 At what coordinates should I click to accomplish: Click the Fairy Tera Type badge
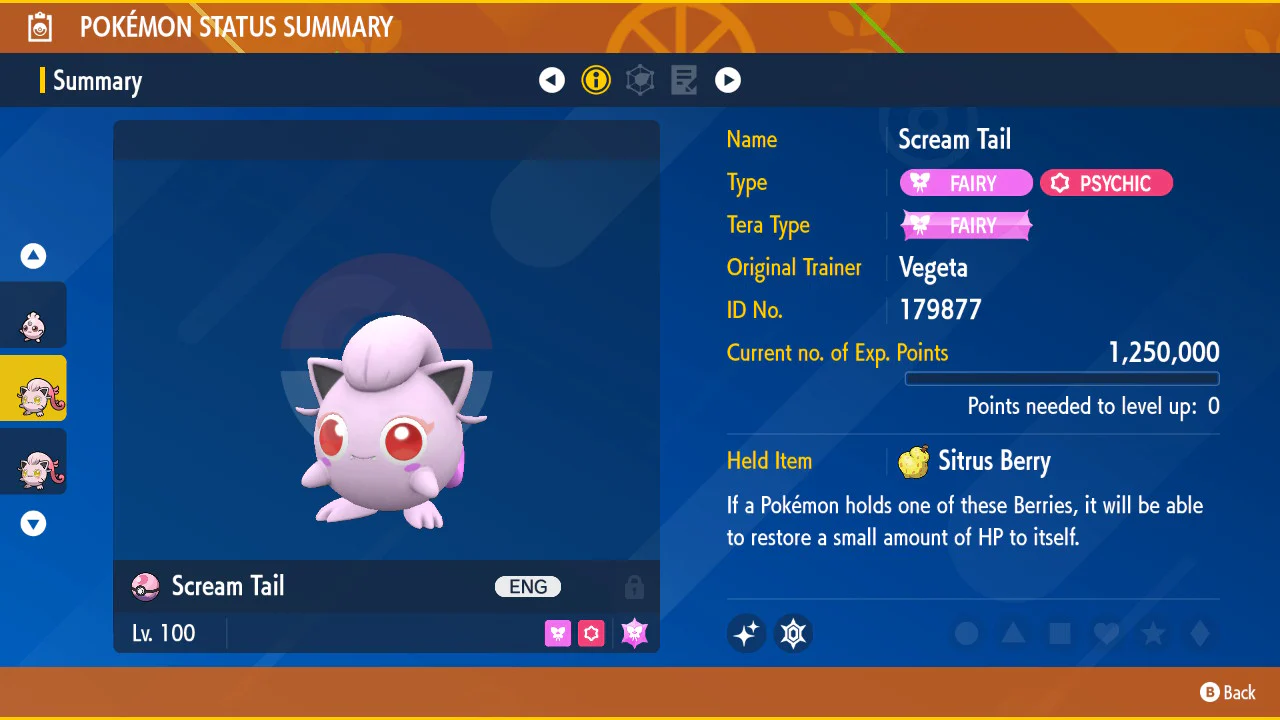coord(966,226)
